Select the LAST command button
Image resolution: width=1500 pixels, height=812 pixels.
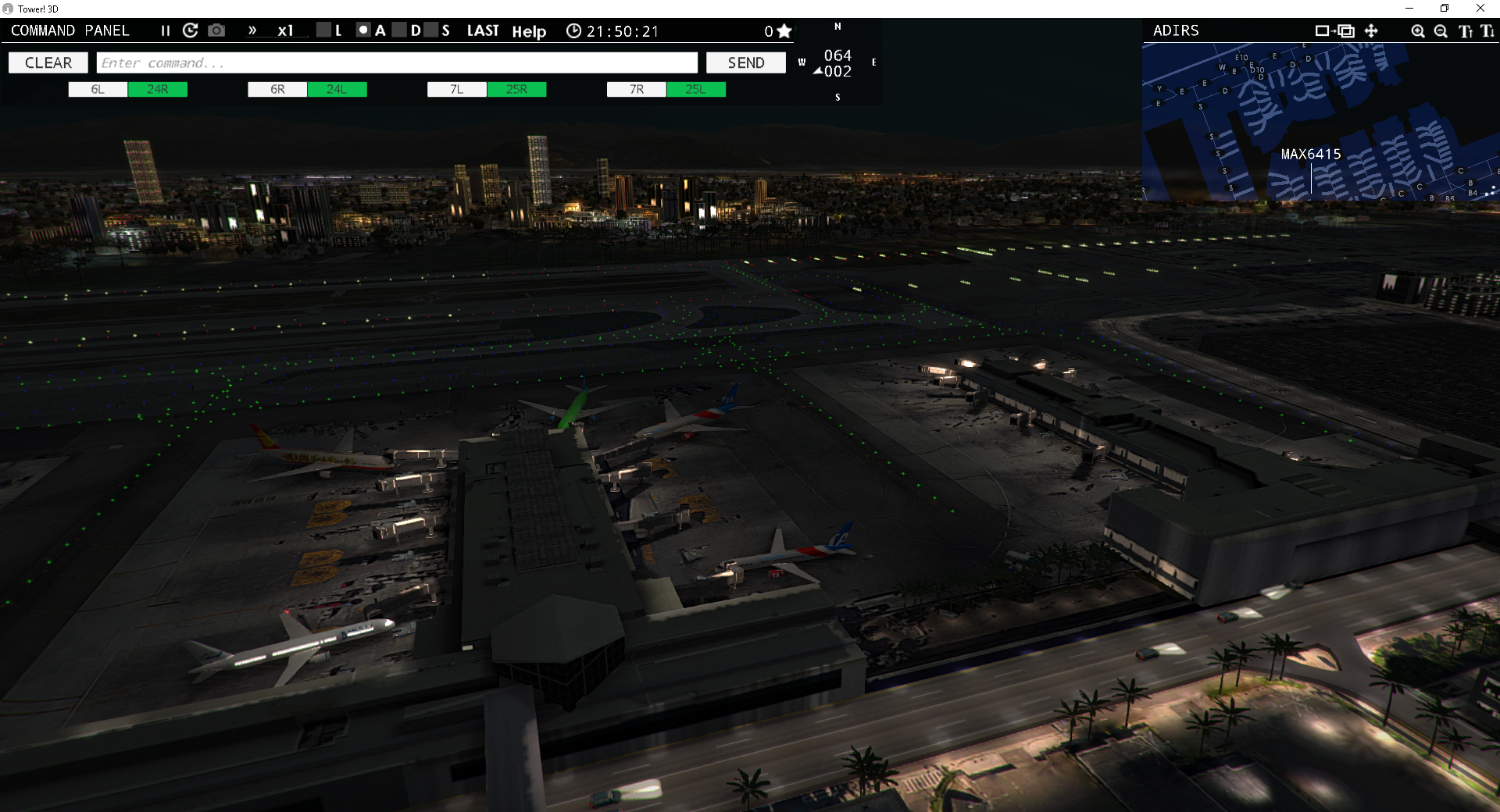tap(483, 30)
